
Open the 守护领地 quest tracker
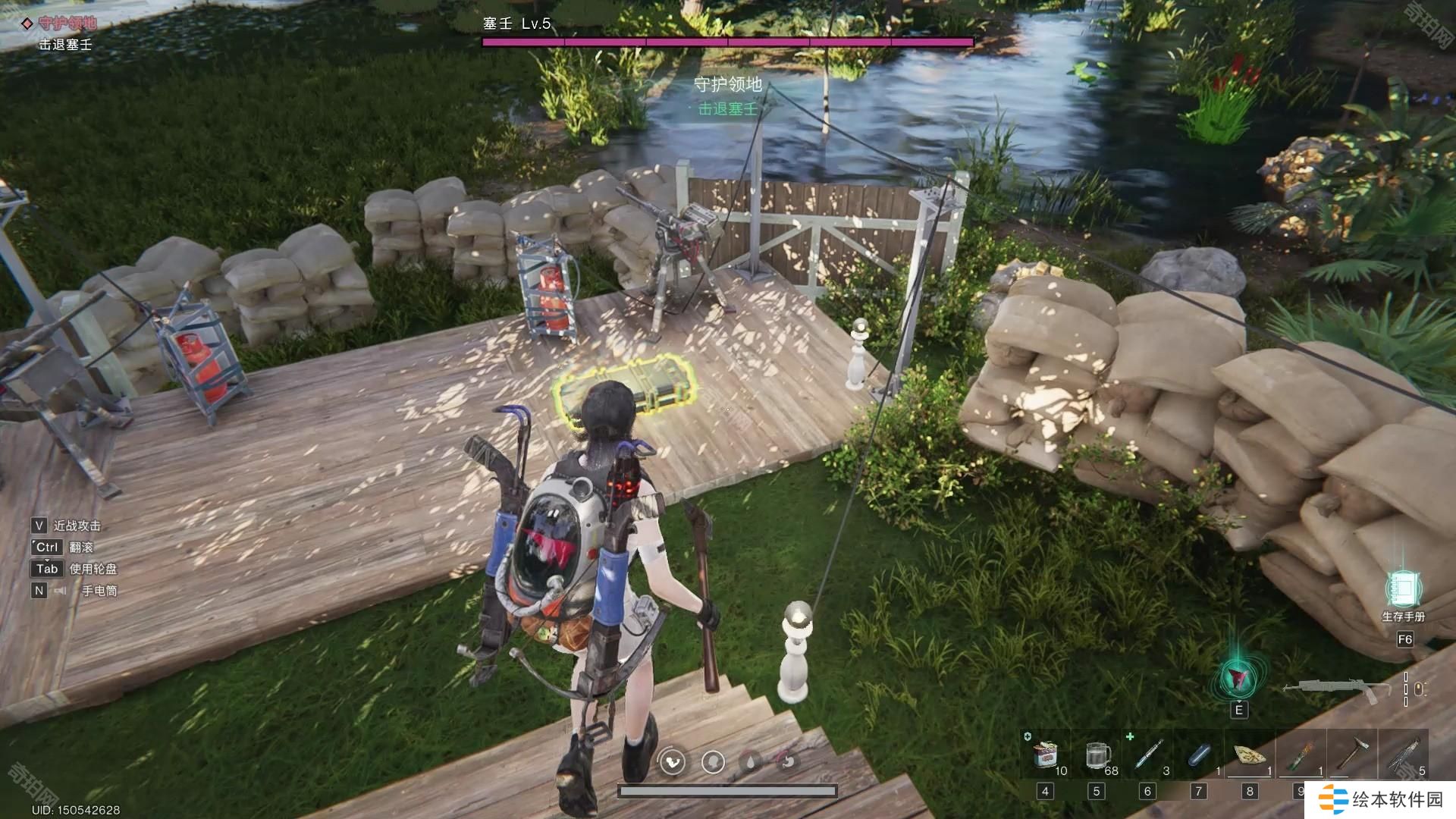pyautogui.click(x=67, y=24)
